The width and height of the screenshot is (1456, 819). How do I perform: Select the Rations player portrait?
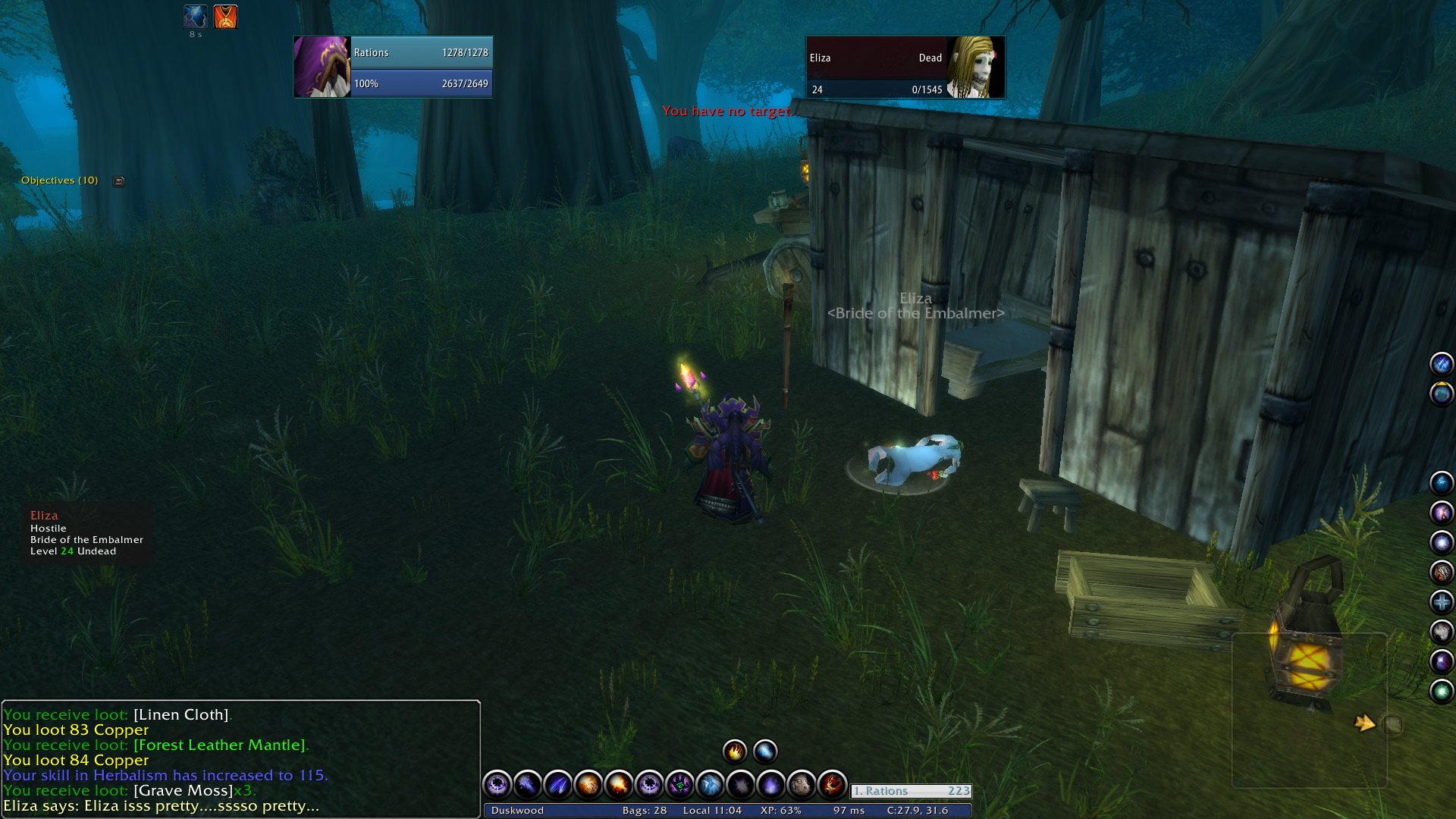(322, 67)
